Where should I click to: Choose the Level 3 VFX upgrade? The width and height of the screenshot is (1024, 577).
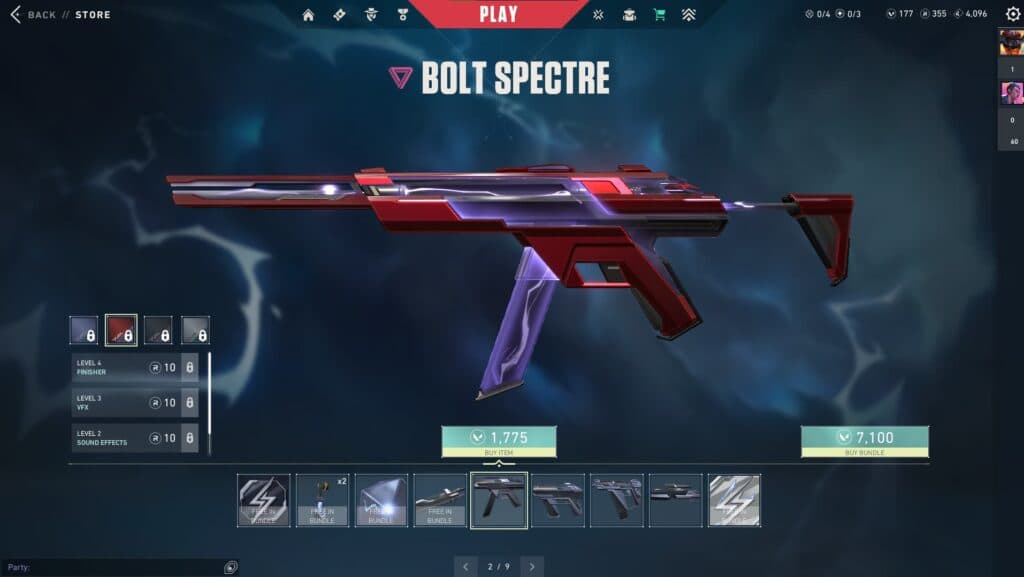tap(134, 402)
